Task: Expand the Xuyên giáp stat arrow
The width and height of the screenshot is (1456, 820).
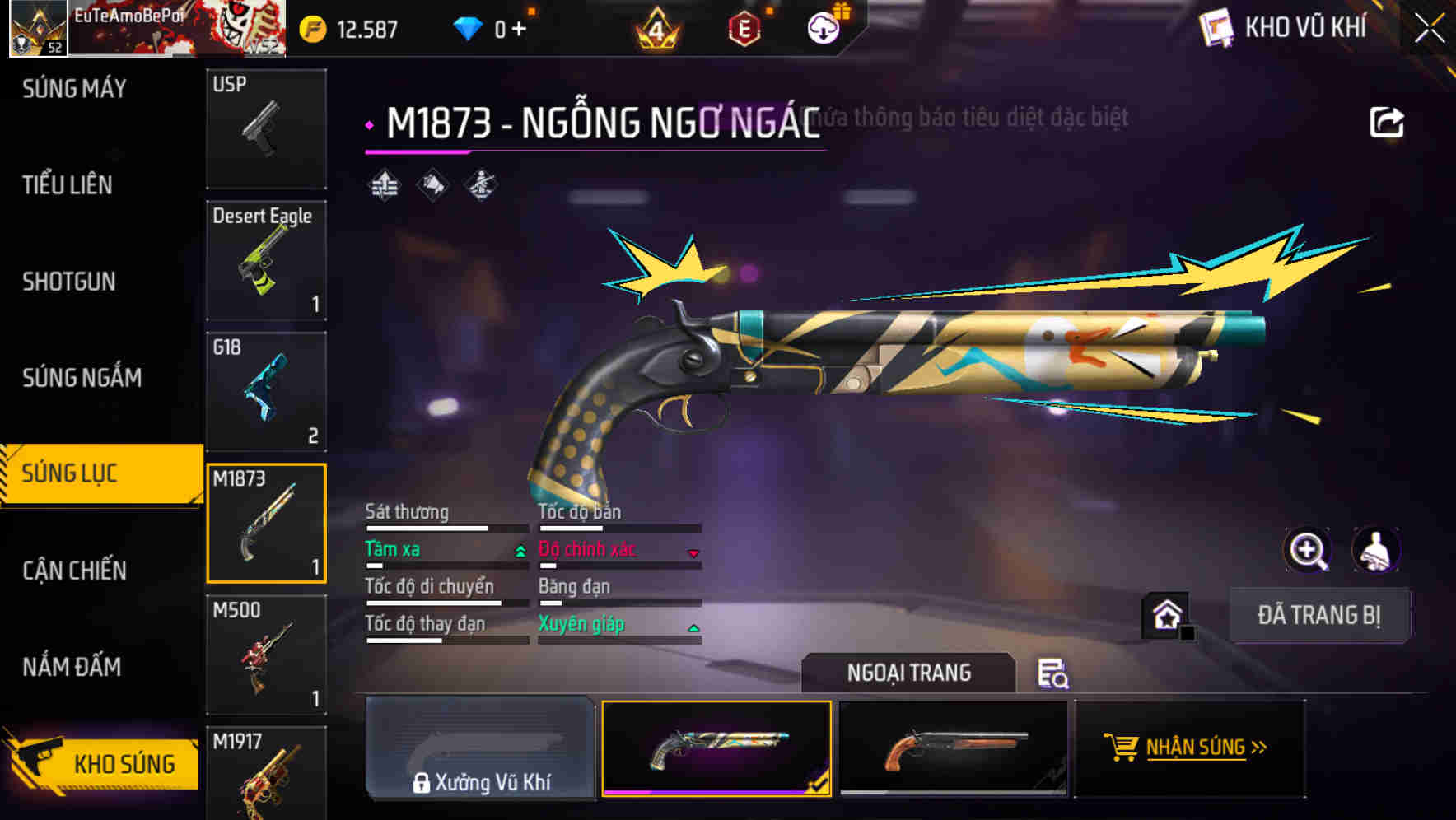Action: coord(693,627)
